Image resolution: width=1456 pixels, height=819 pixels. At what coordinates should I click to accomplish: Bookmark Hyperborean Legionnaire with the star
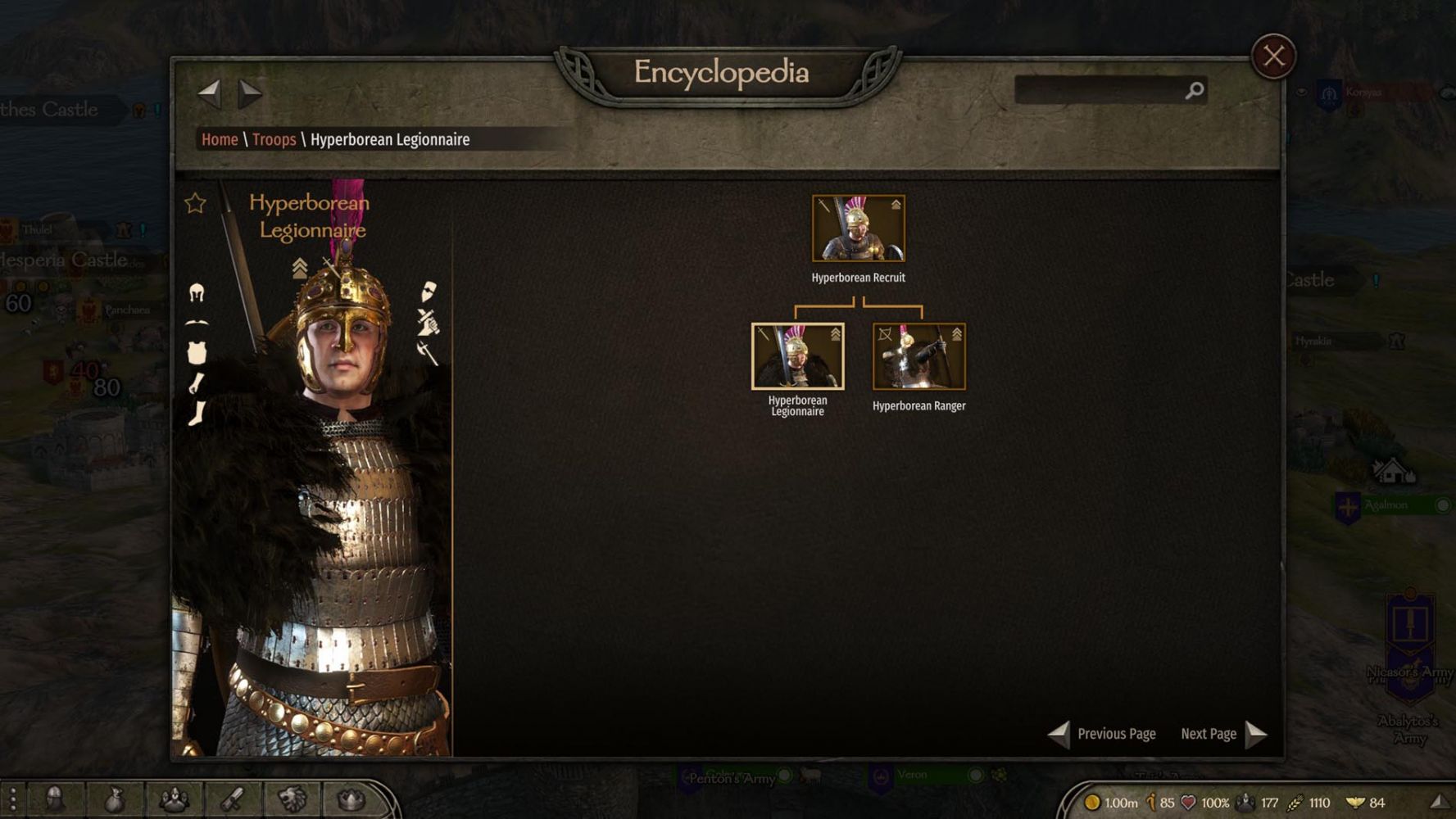(195, 203)
